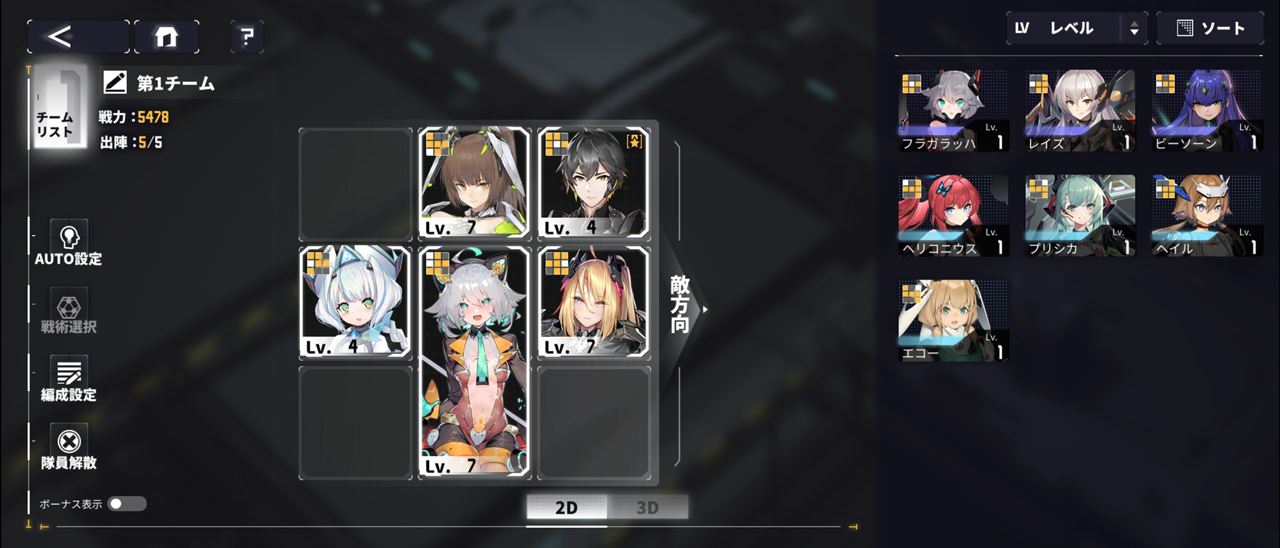Open the チームリスト team list
The image size is (1280, 548).
[x=57, y=108]
